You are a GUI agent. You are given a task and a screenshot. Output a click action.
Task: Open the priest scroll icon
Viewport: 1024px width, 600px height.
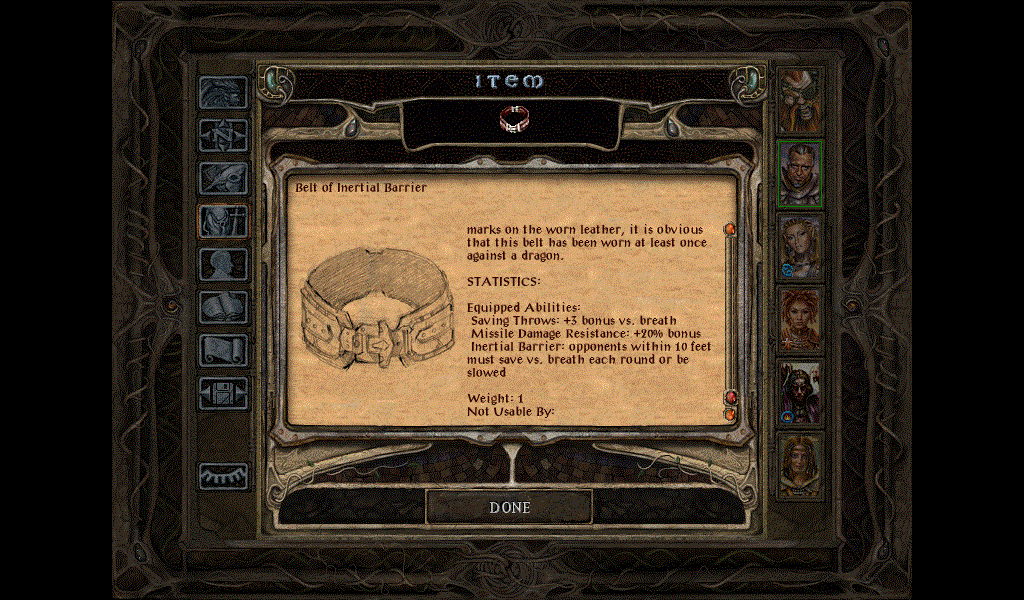pos(222,350)
